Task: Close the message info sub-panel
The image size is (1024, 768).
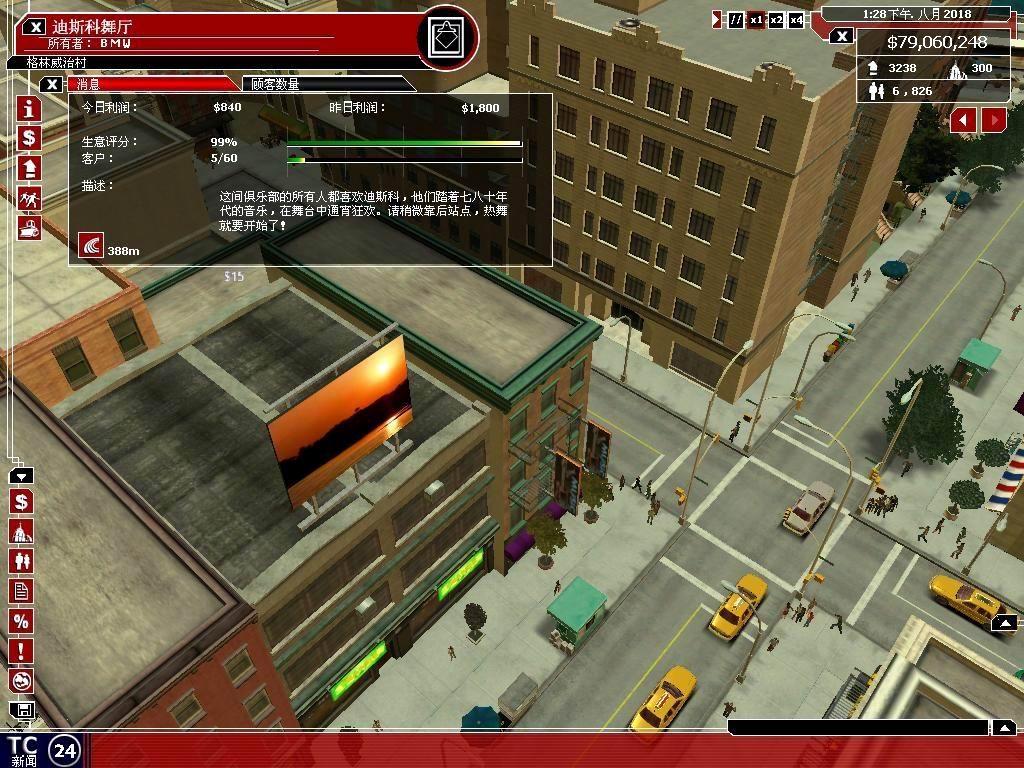Action: point(52,85)
